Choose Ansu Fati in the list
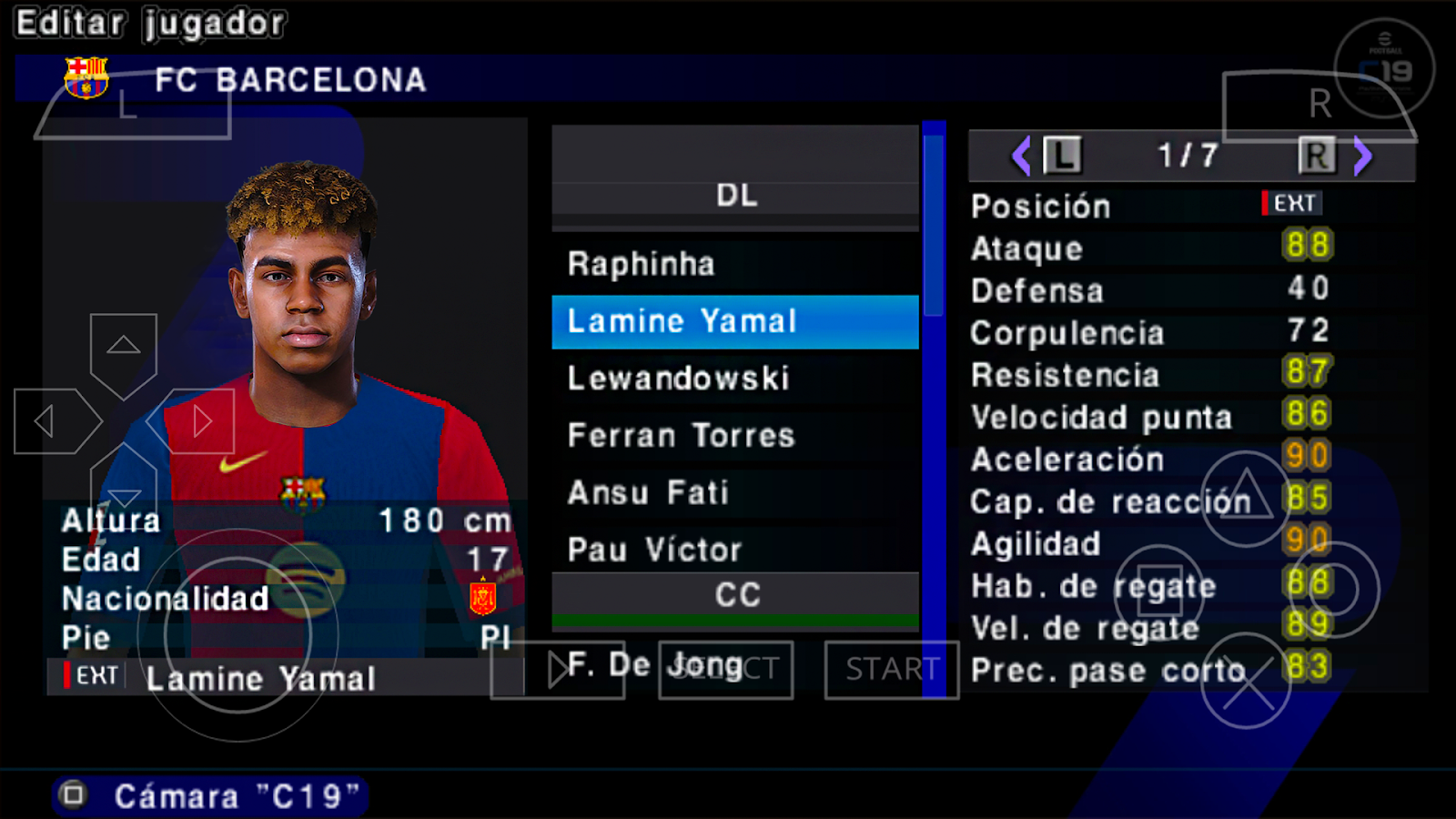The image size is (1456, 819). pos(733,493)
